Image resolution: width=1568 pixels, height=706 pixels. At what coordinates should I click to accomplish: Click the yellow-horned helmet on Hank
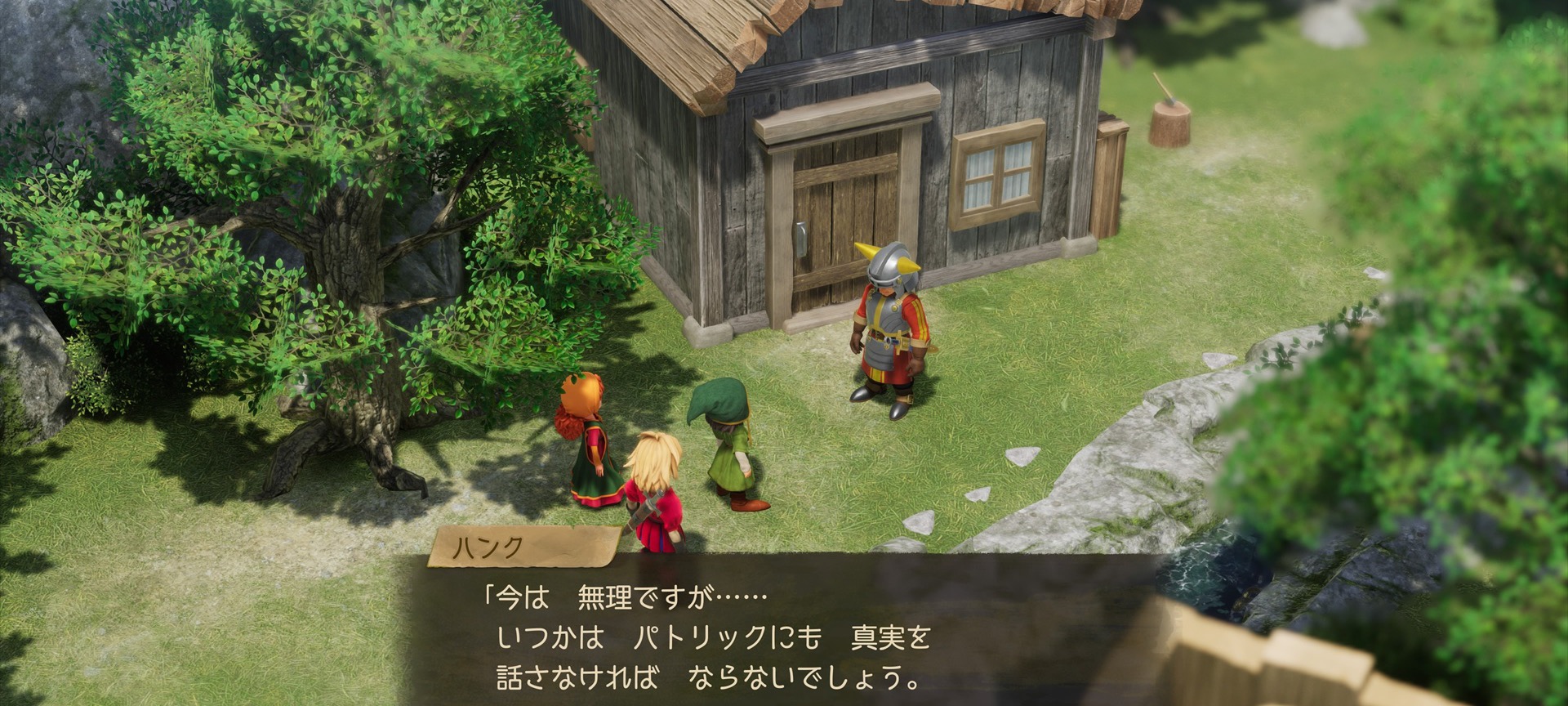(x=890, y=261)
